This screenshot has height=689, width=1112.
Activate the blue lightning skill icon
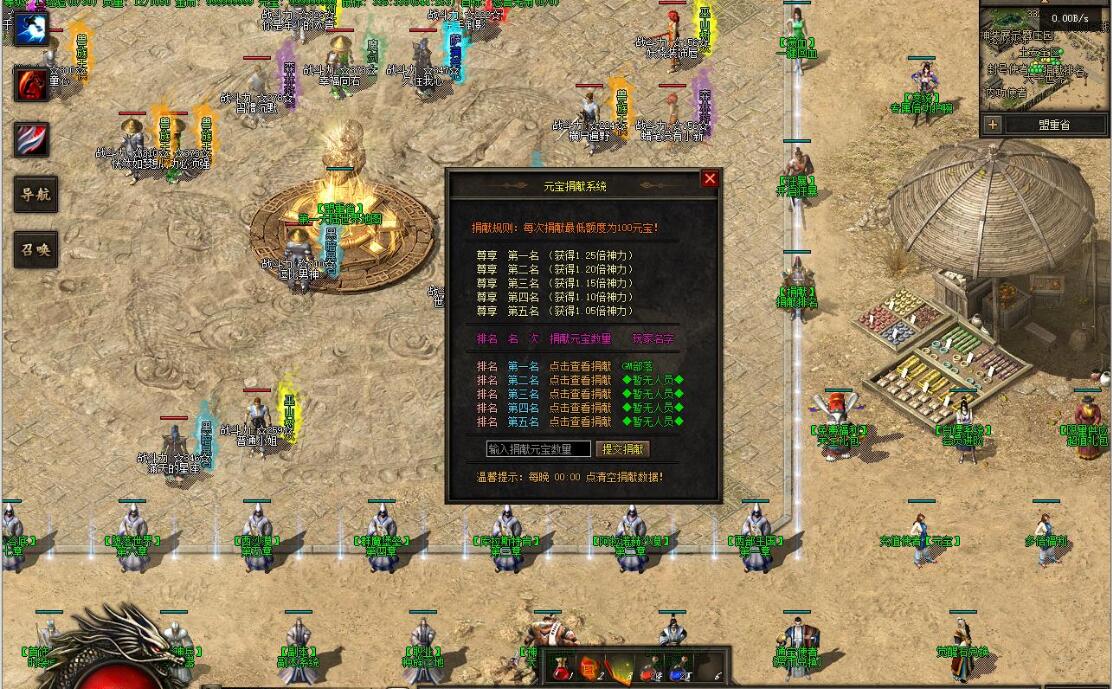32,29
